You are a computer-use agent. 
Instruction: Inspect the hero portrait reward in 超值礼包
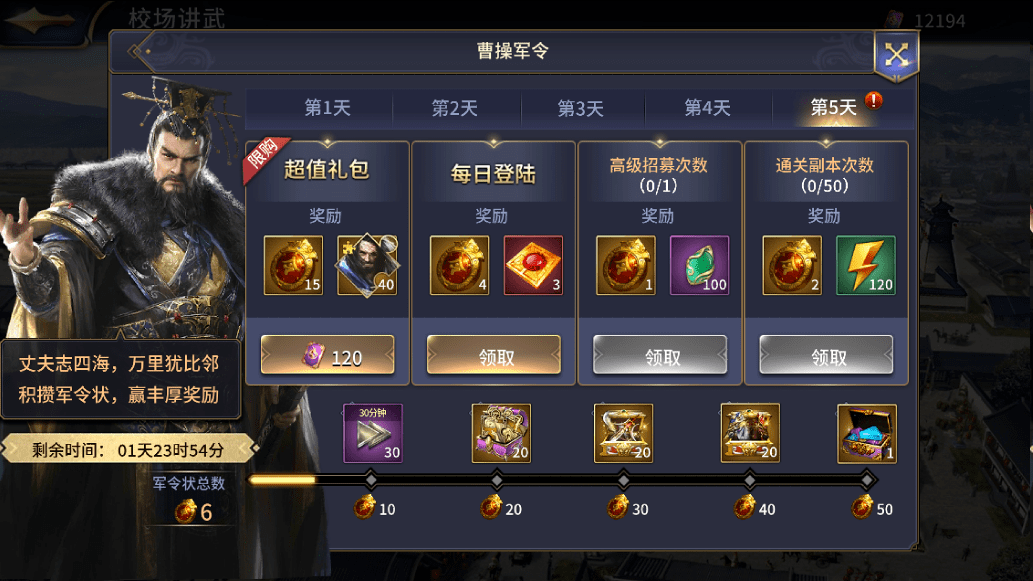367,265
